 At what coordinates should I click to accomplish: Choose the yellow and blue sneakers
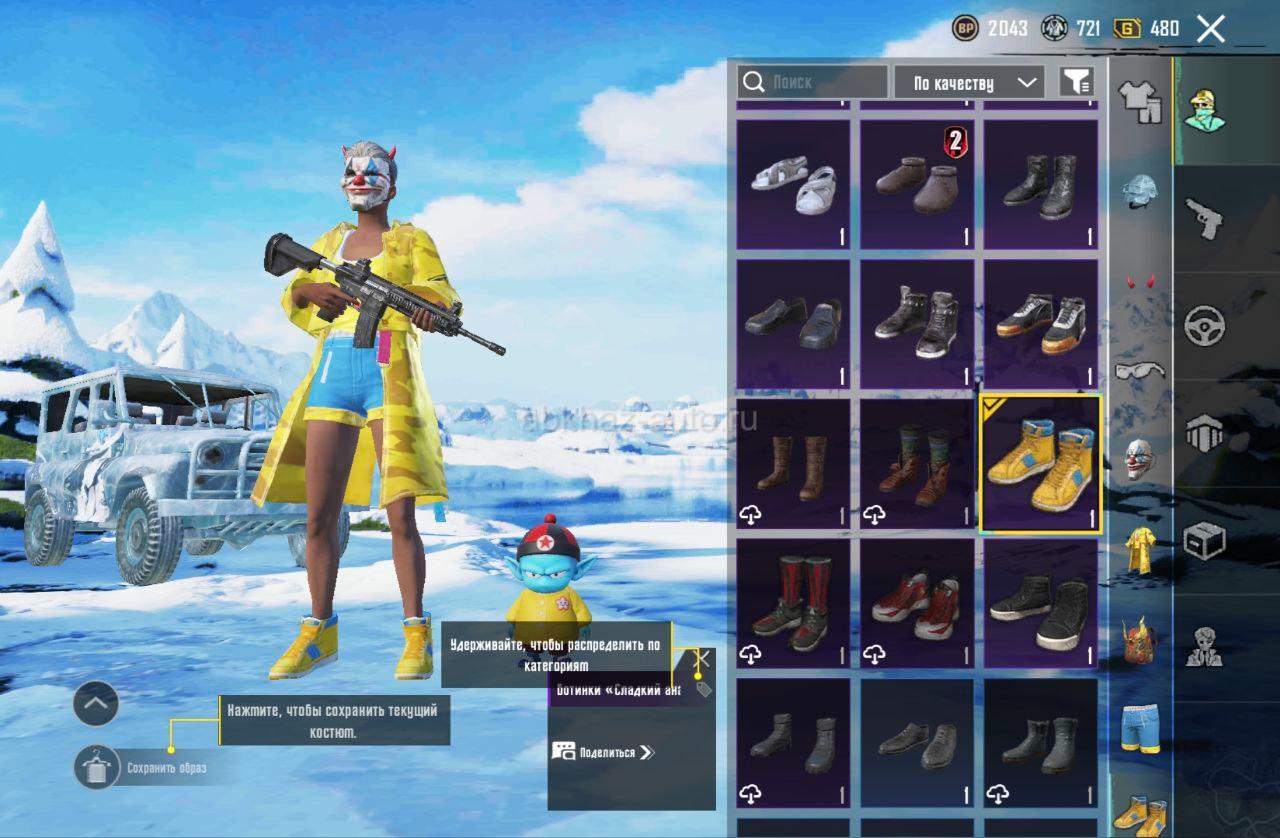pyautogui.click(x=1041, y=464)
